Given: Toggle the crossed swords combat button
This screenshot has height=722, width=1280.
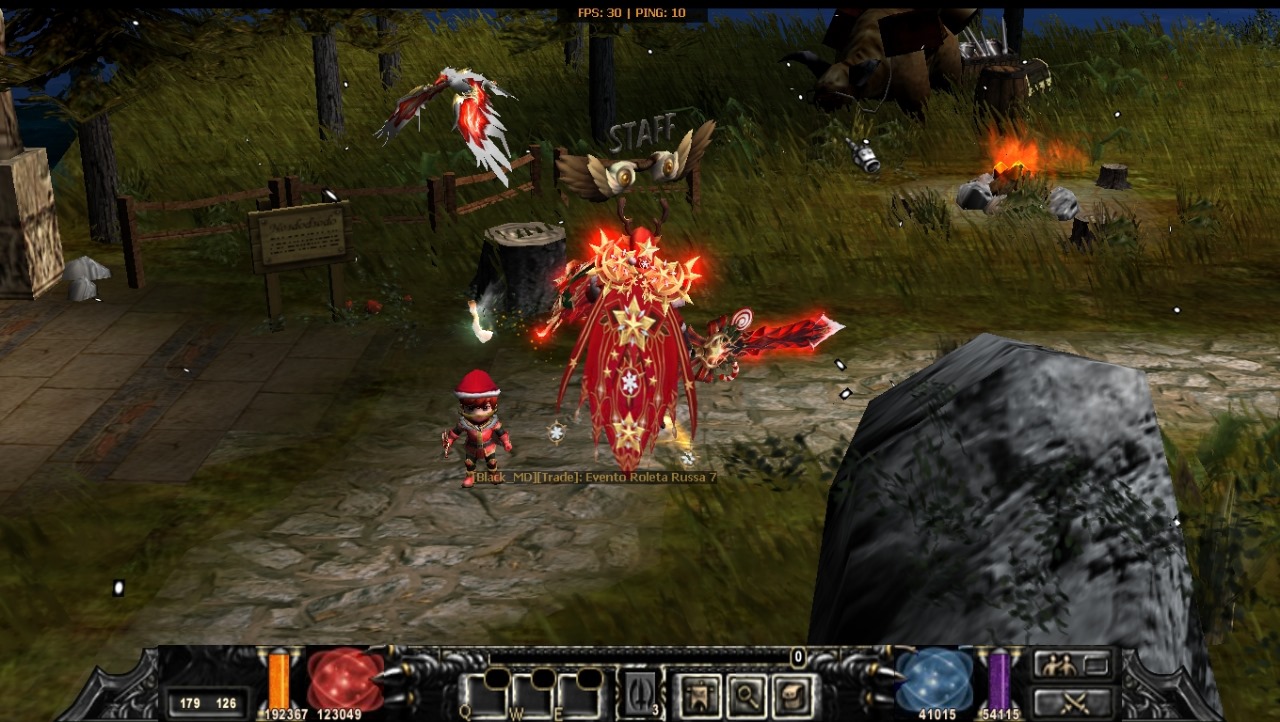Looking at the screenshot, I should (x=1073, y=702).
